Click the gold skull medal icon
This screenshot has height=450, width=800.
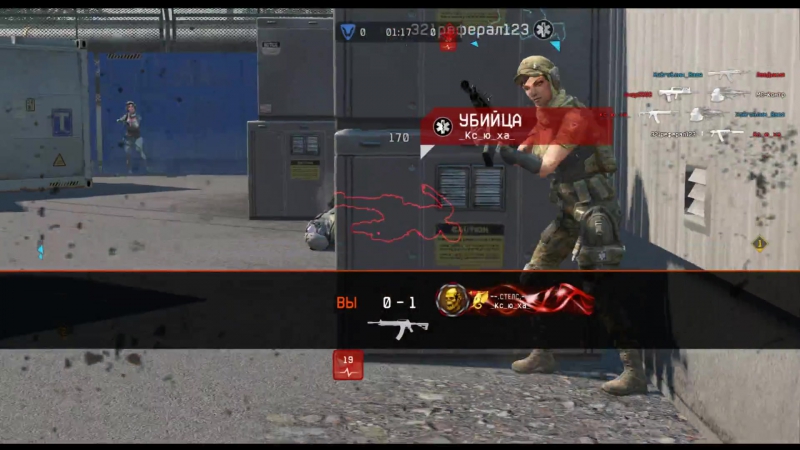click(x=453, y=300)
